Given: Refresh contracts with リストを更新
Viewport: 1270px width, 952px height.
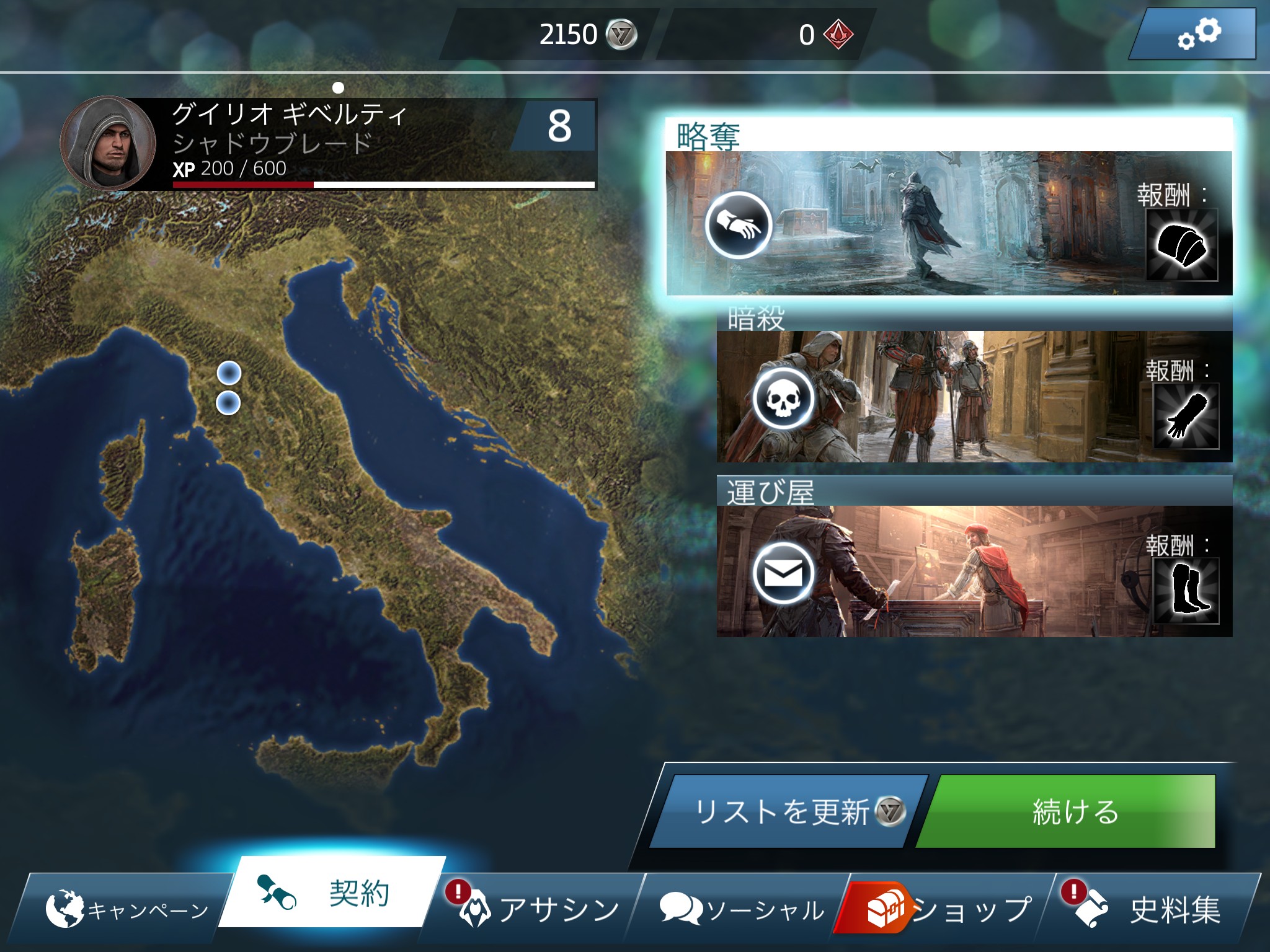Looking at the screenshot, I should tap(788, 811).
